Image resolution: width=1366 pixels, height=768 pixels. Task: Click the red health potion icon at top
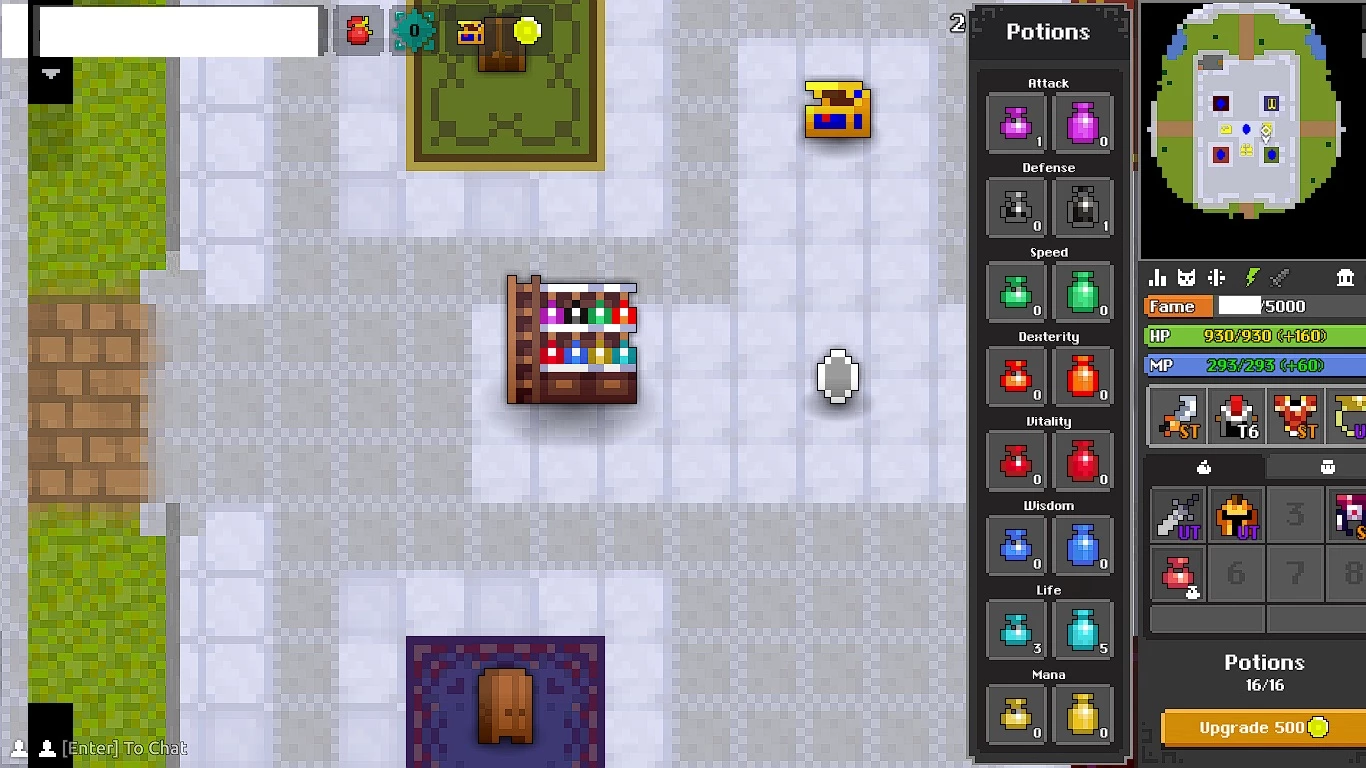tap(357, 30)
